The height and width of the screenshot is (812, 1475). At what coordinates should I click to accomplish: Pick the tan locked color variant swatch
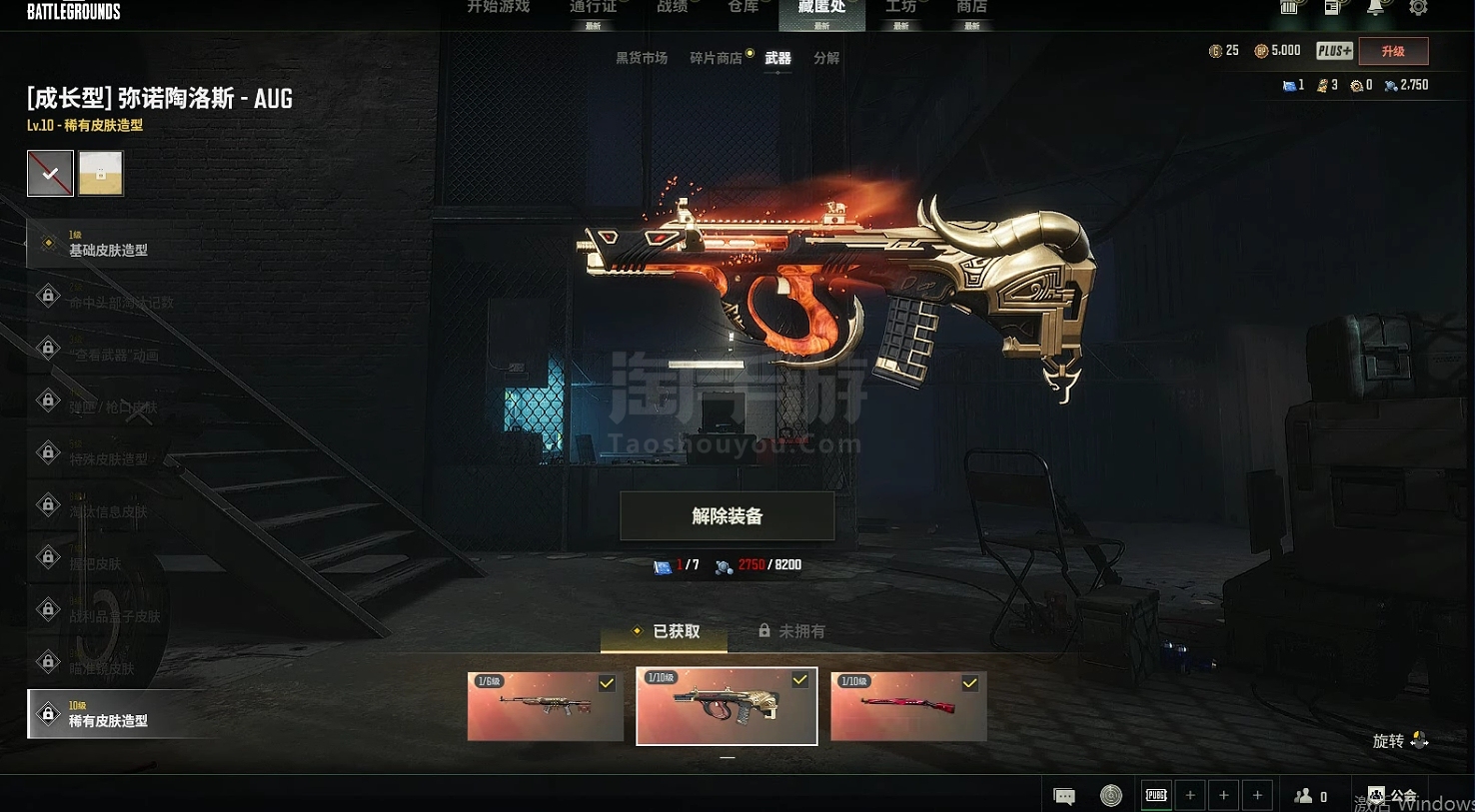pyautogui.click(x=101, y=173)
